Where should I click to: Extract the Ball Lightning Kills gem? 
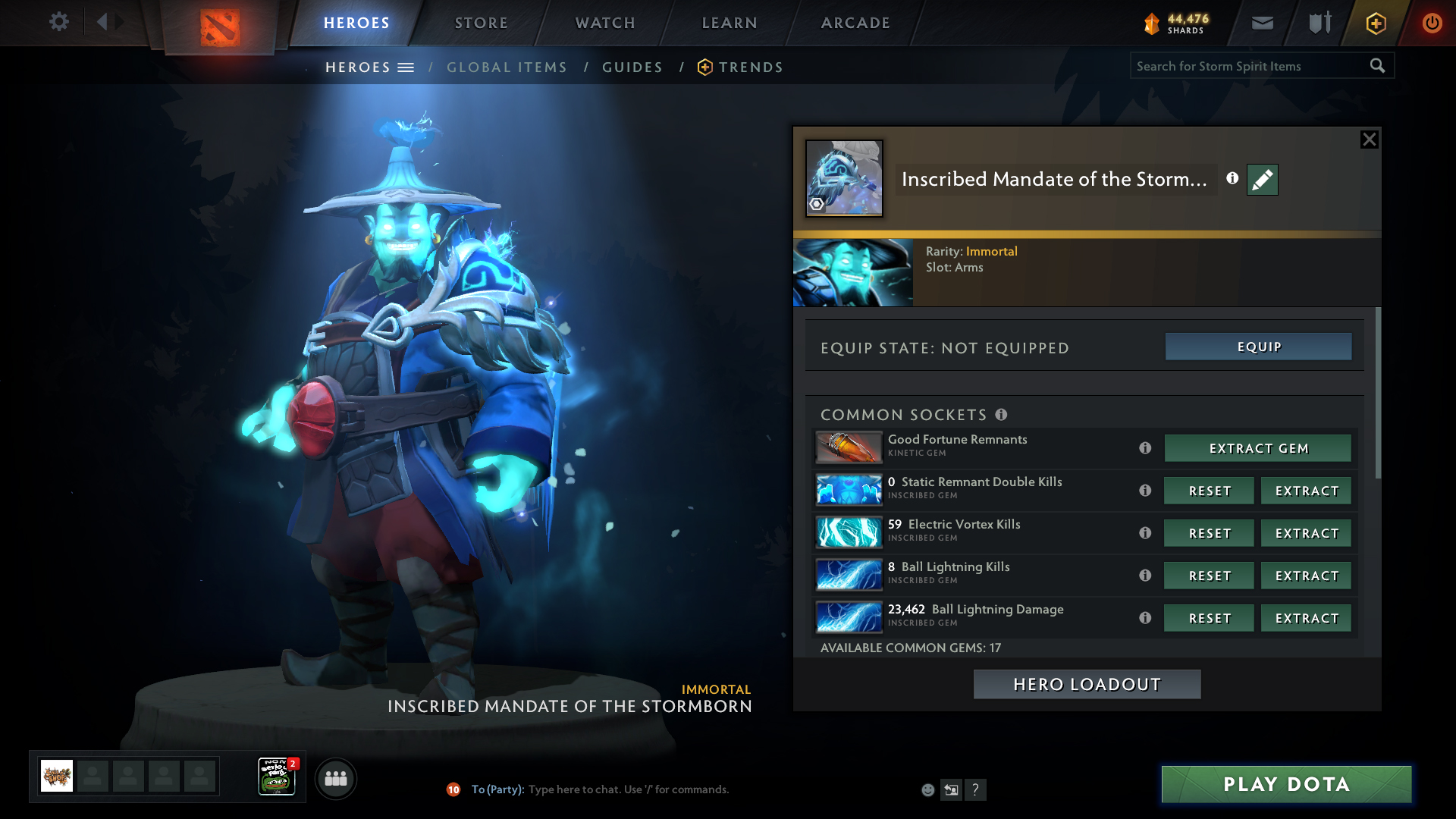1306,576
